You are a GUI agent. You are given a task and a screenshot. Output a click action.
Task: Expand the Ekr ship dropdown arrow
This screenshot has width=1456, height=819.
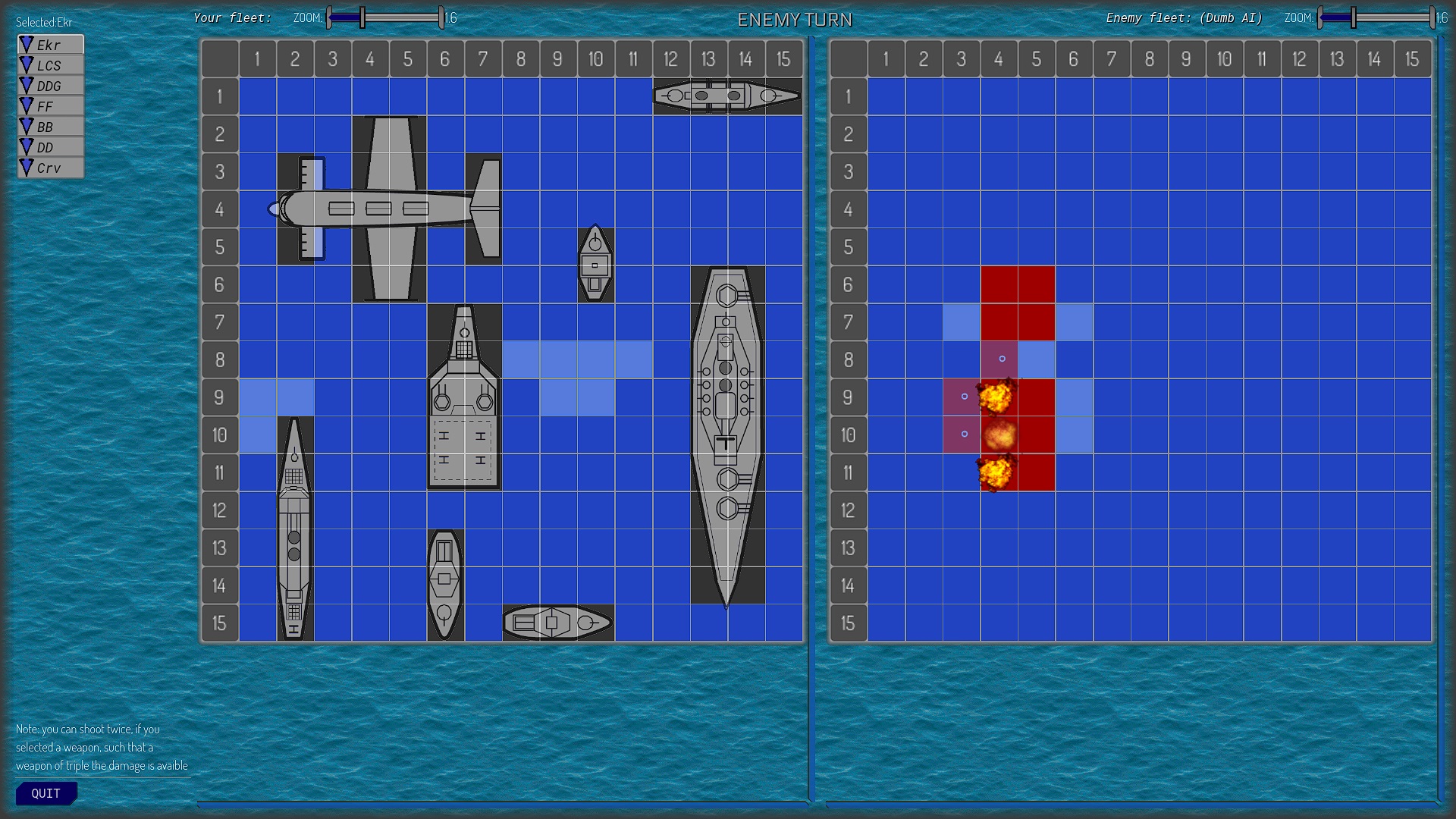27,44
